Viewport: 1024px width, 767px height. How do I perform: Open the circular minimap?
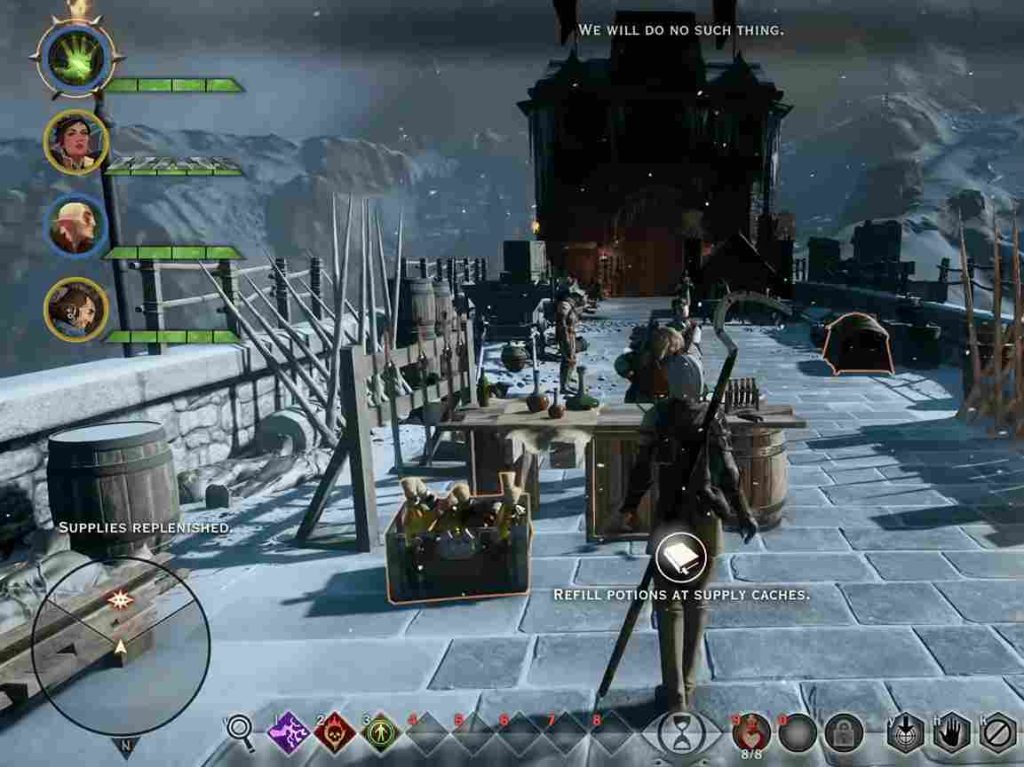120,646
